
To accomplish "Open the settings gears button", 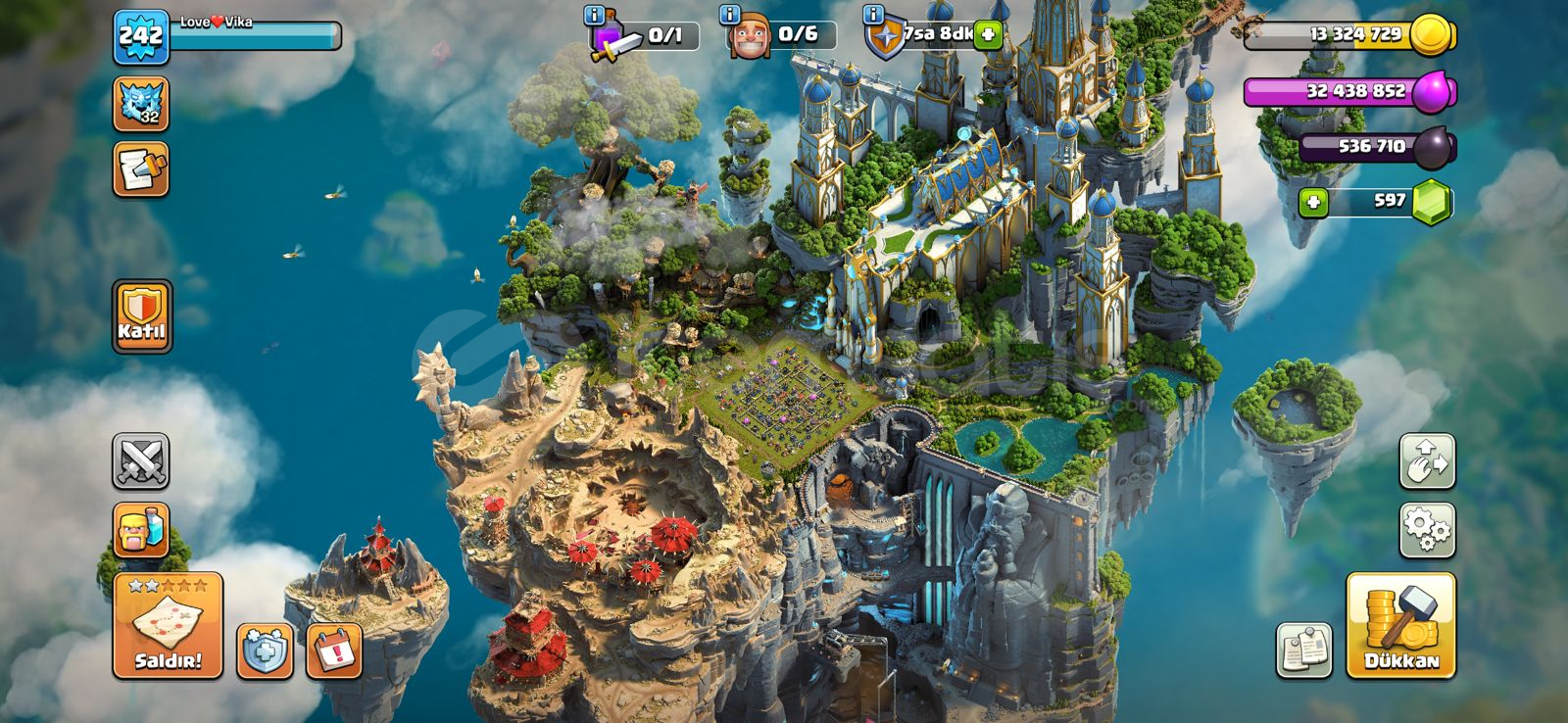I will pyautogui.click(x=1427, y=530).
